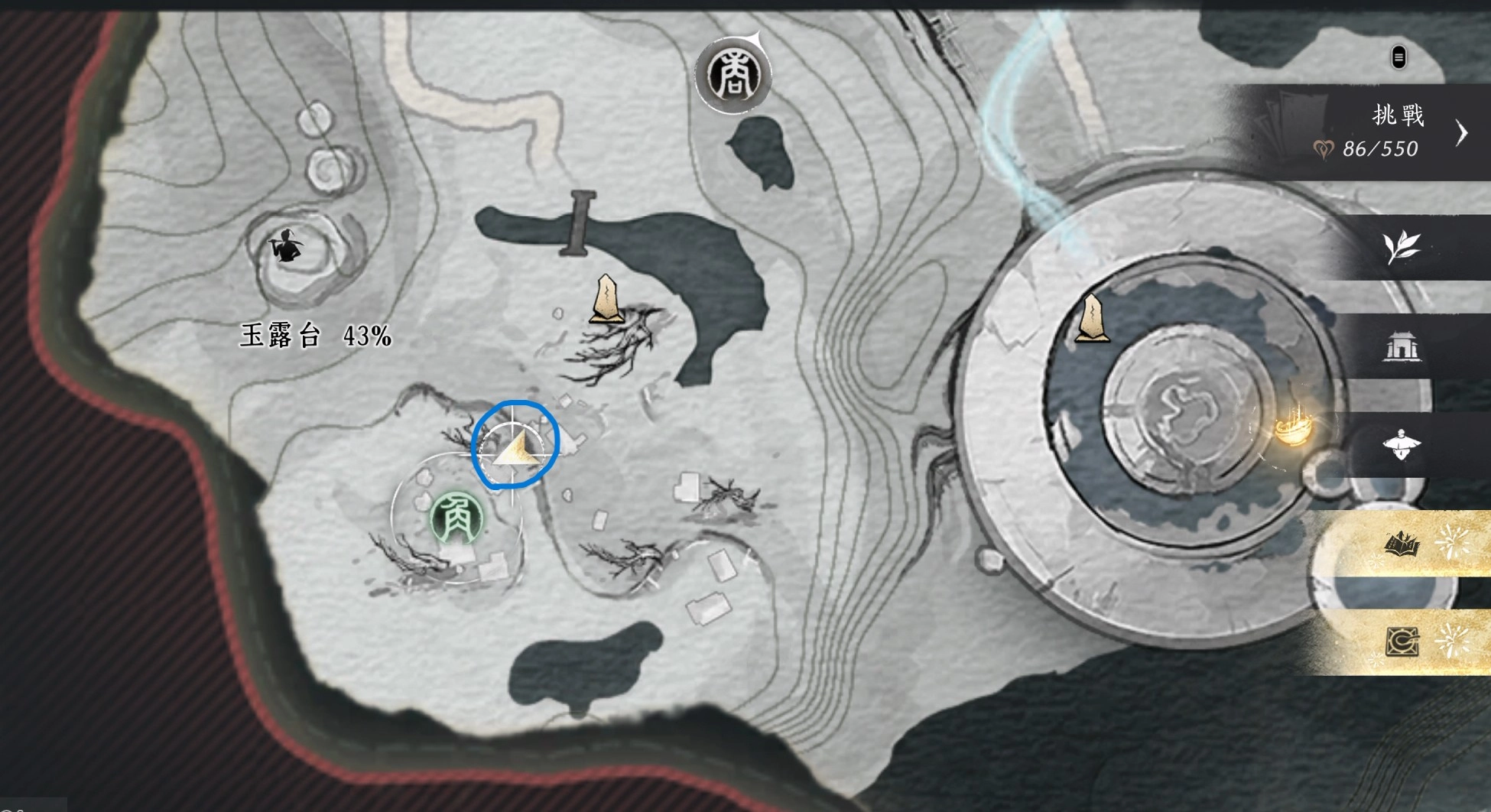The image size is (1491, 812).
Task: Click the 玉露台 43% region label
Action: [x=316, y=336]
